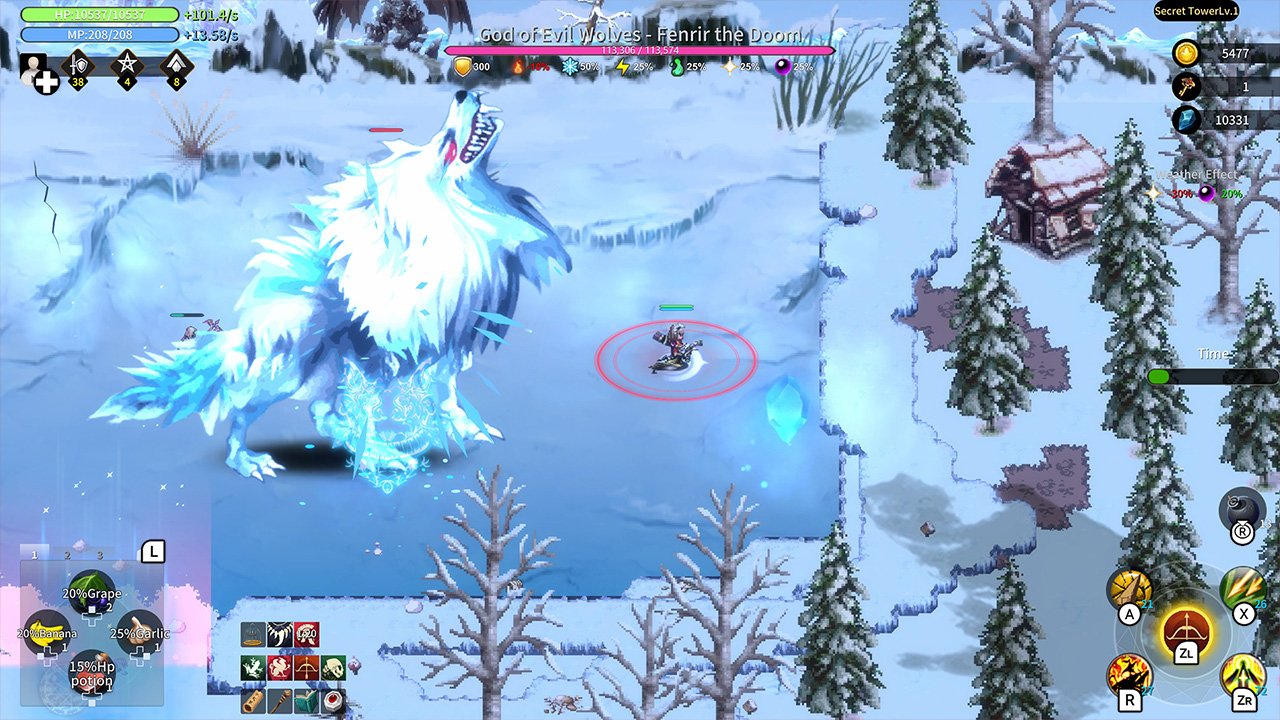Activate the glowing yellow light-arrow skill
Viewport: 1280px width, 720px height.
click(1244, 676)
